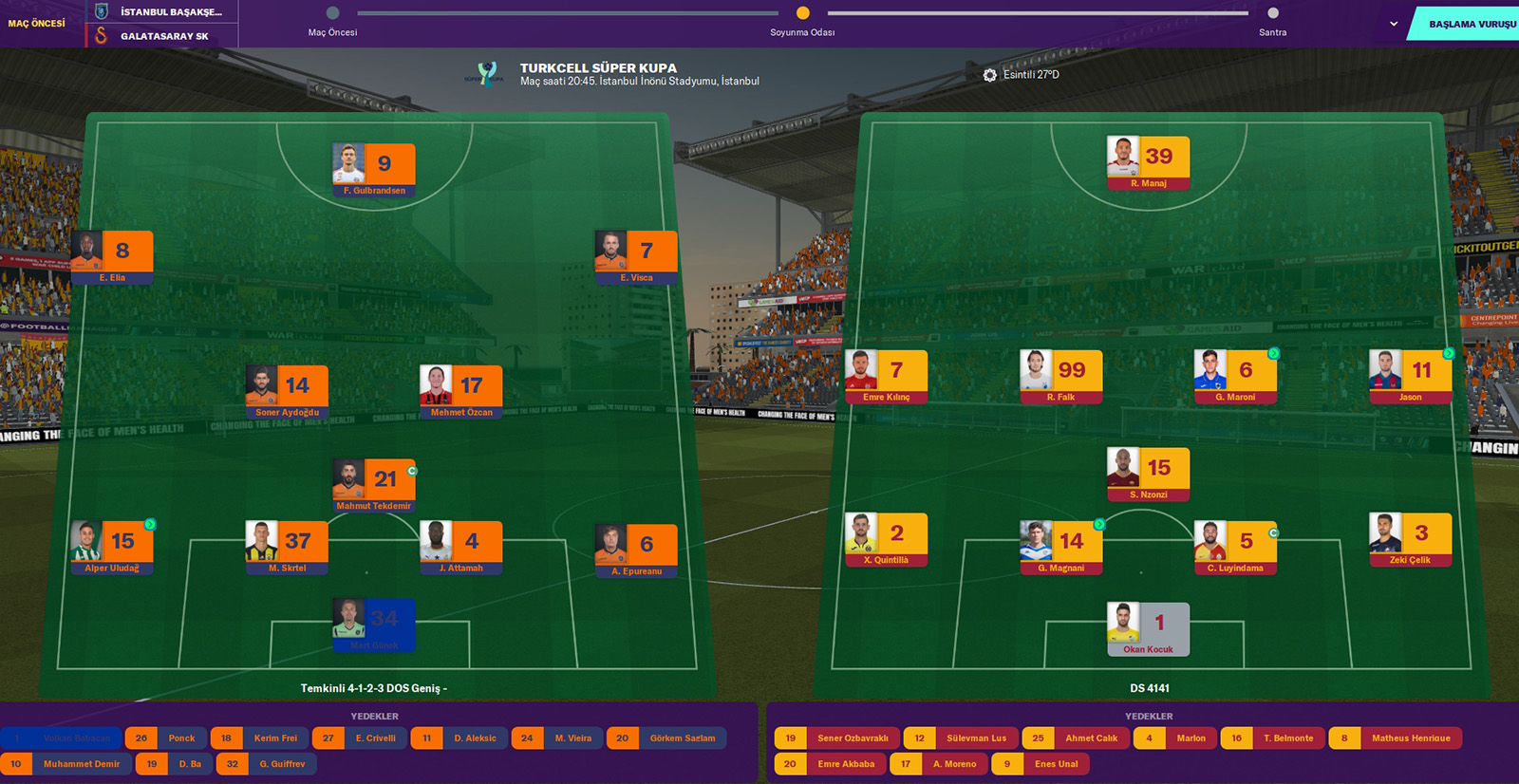Image resolution: width=1519 pixels, height=784 pixels.
Task: Select the Maç Öncesi timeline step
Action: (x=332, y=13)
